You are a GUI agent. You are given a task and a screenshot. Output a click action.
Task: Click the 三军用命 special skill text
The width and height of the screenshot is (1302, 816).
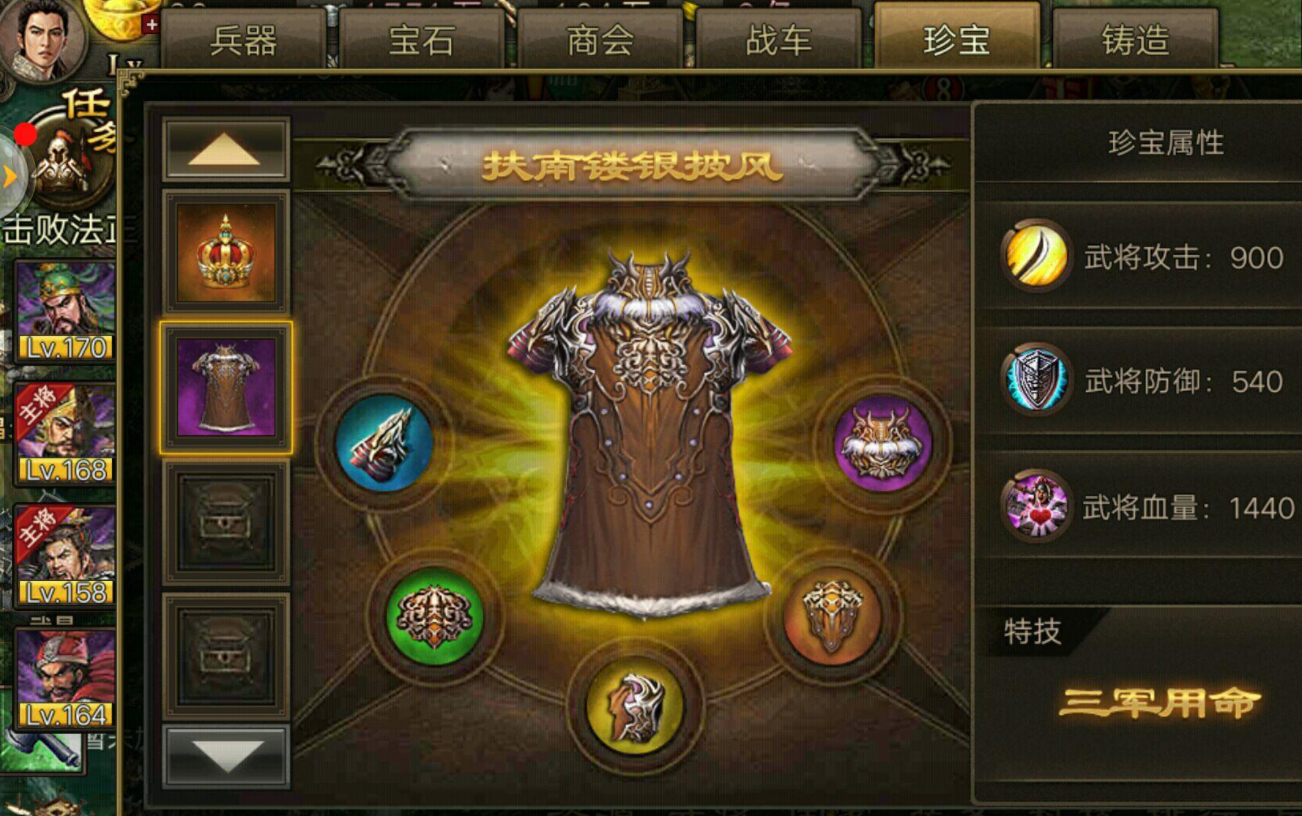[x=1160, y=703]
